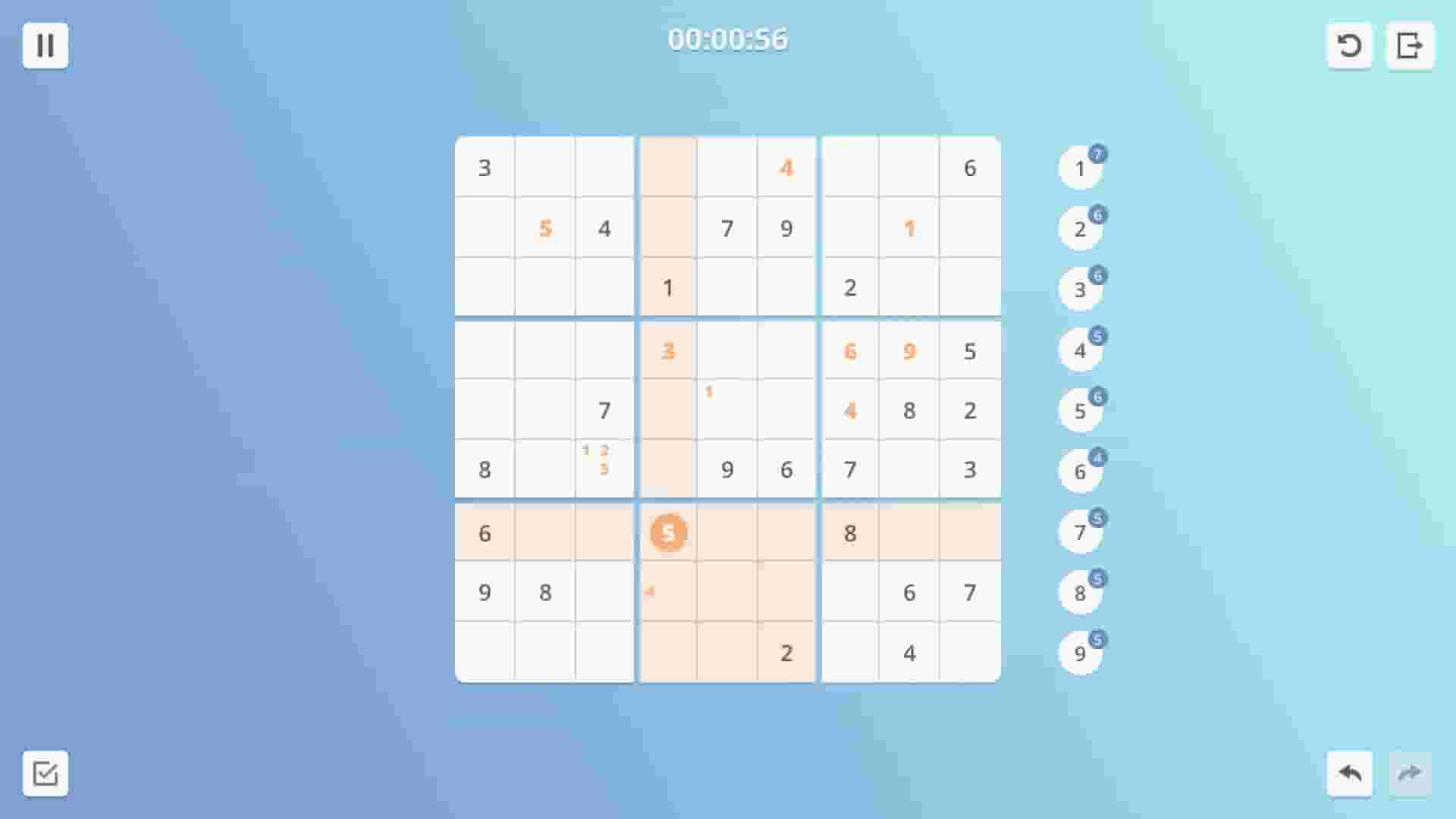This screenshot has height=819, width=1456.
Task: Select number 7 from the palette
Action: (x=1080, y=532)
